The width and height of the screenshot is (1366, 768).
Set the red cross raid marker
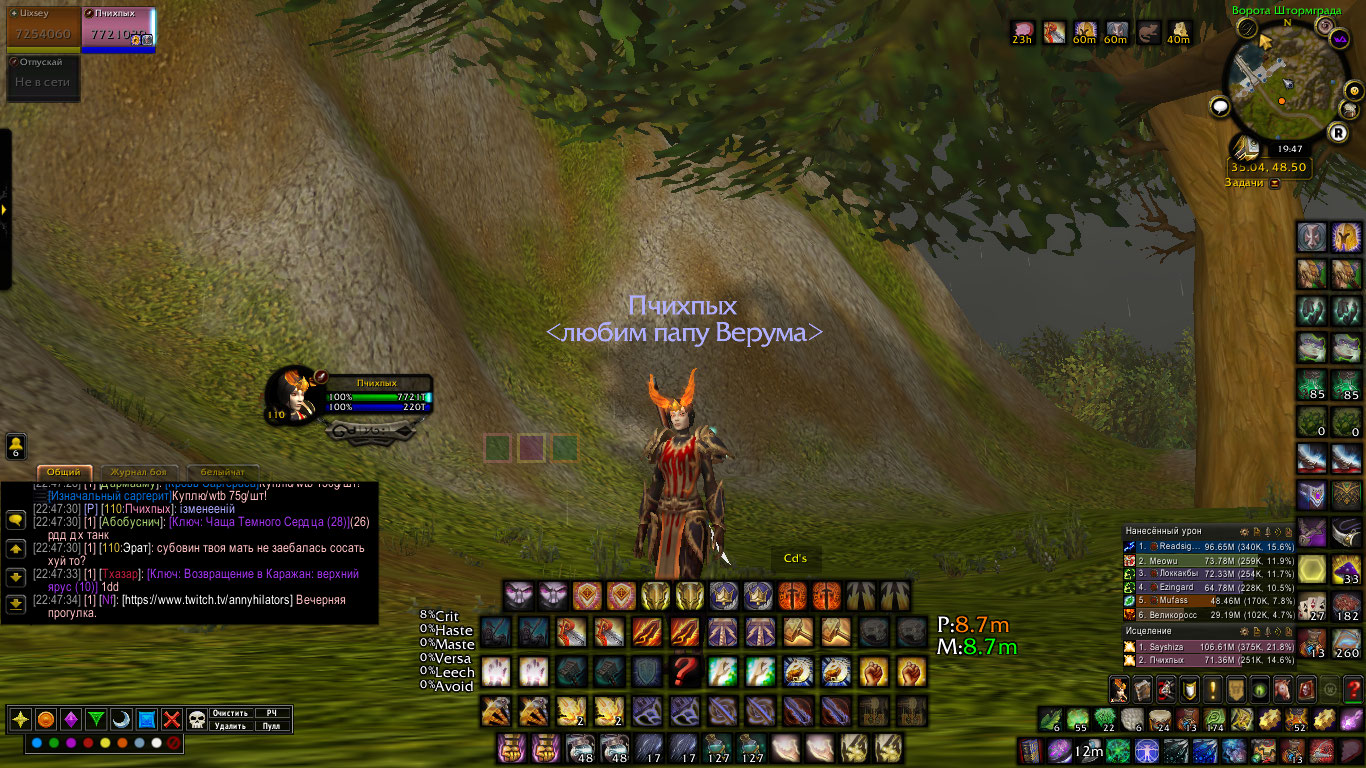click(172, 719)
